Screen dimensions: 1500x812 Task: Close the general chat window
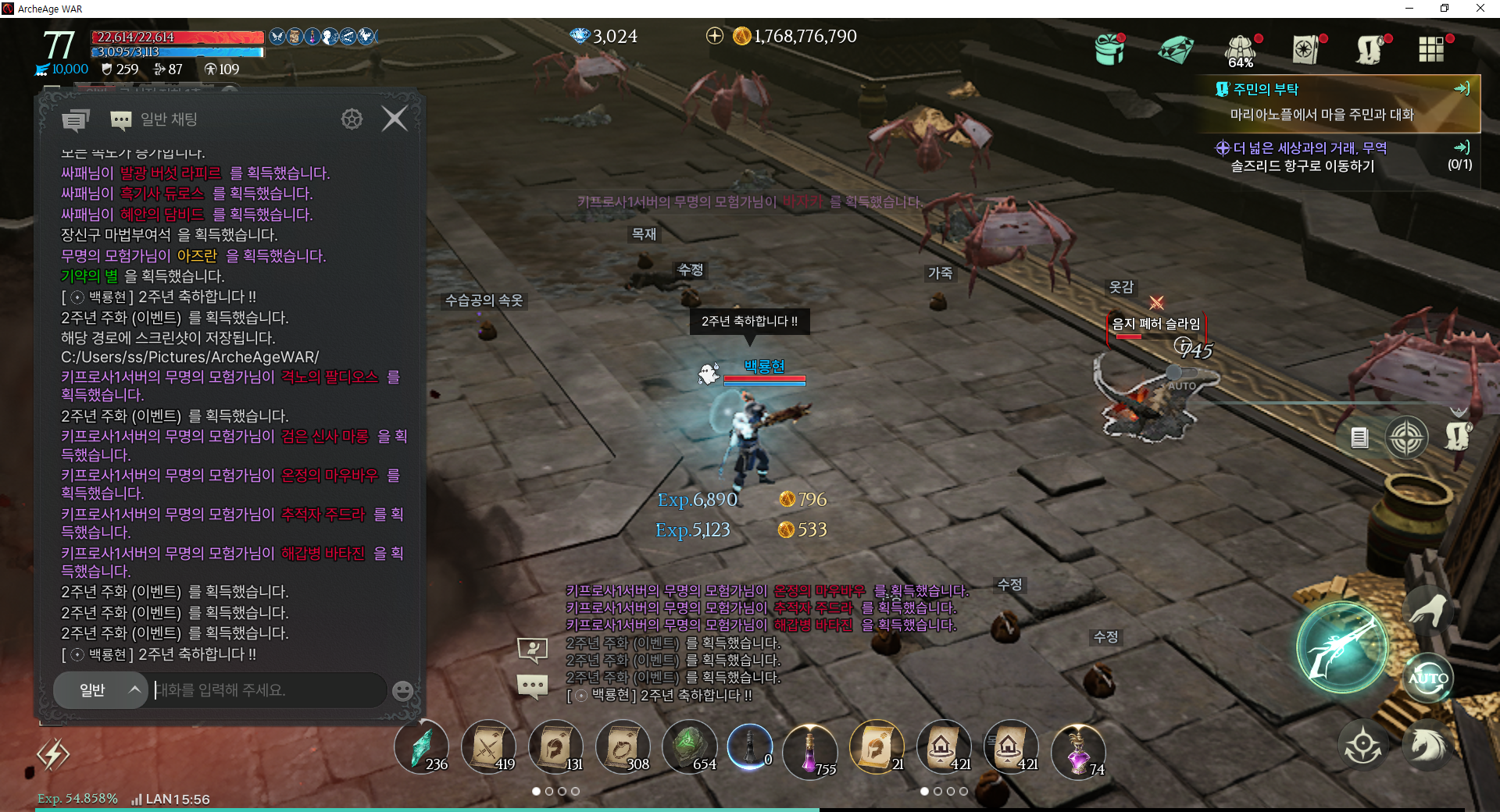[395, 119]
